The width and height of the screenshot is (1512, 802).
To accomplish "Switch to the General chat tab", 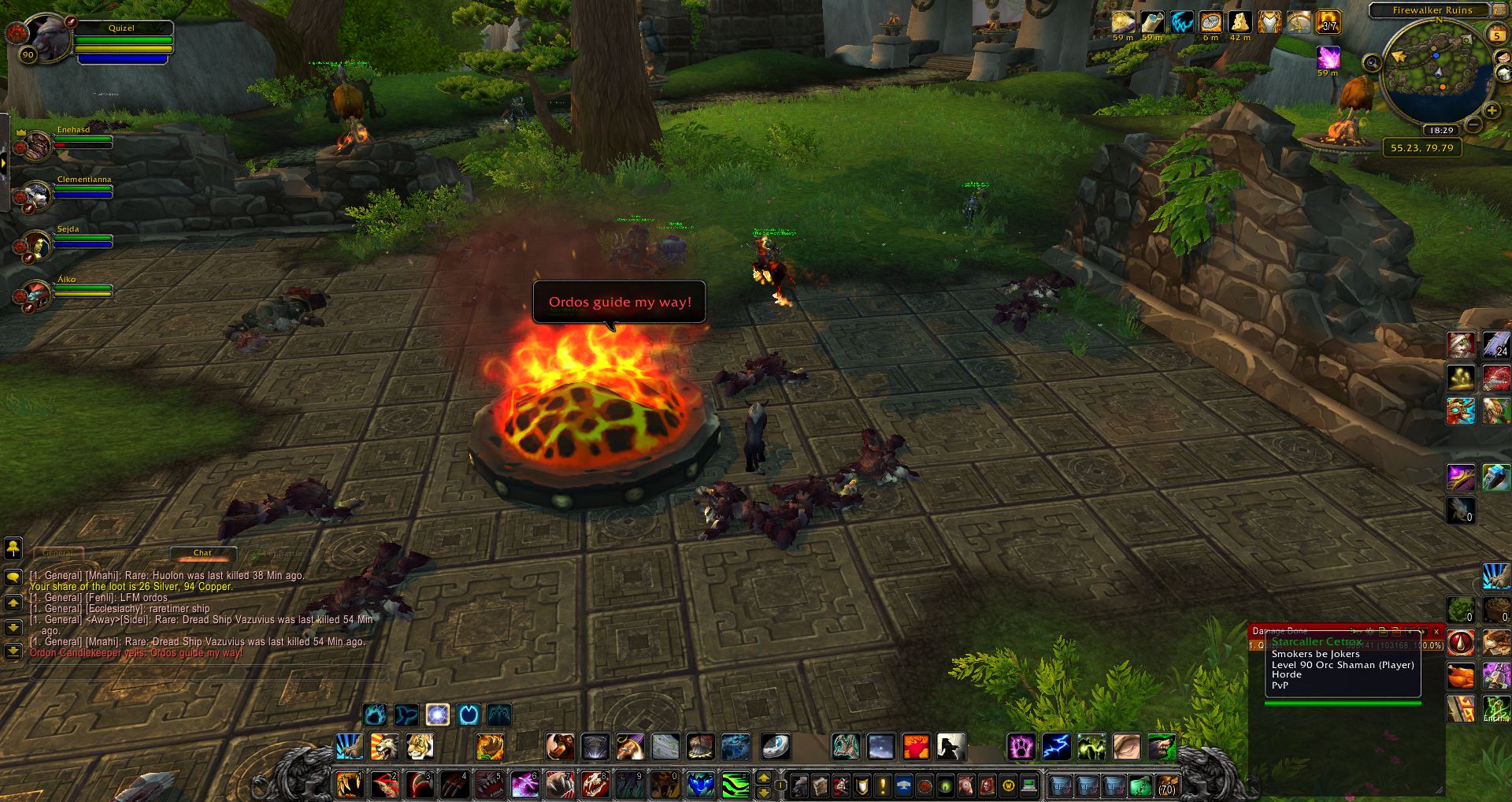I will pos(57,553).
